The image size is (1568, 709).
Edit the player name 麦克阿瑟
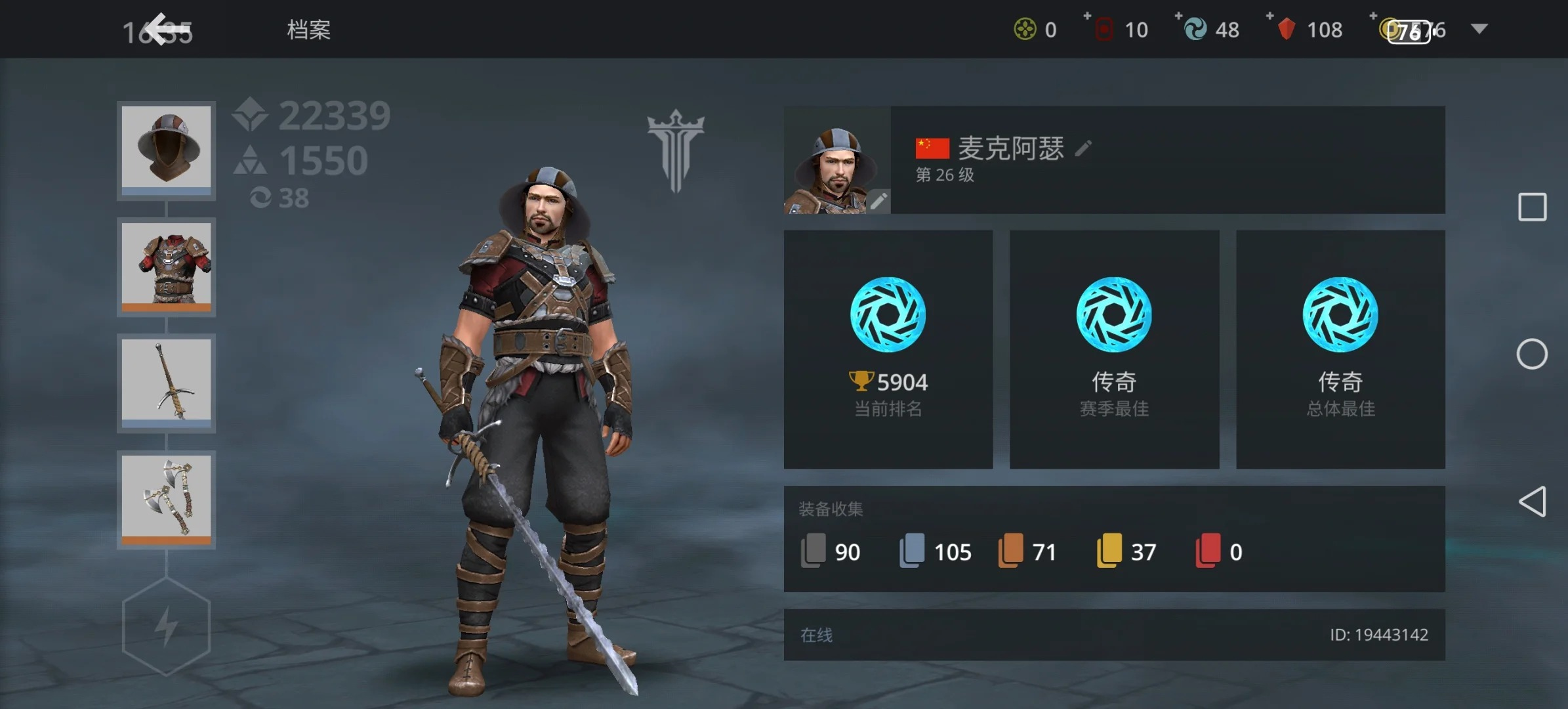point(1083,148)
